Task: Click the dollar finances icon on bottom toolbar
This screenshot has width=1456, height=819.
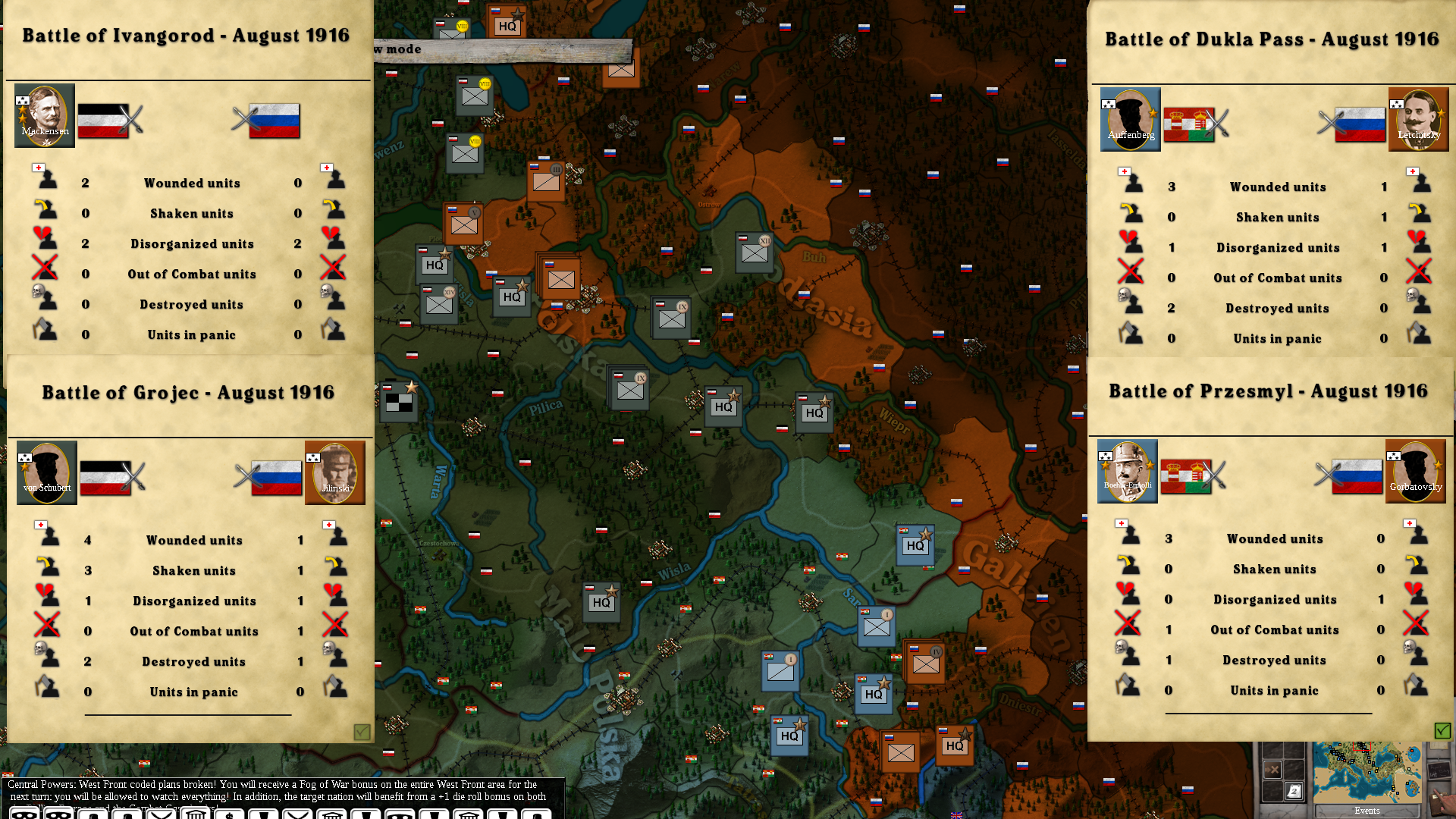Action: pyautogui.click(x=230, y=813)
